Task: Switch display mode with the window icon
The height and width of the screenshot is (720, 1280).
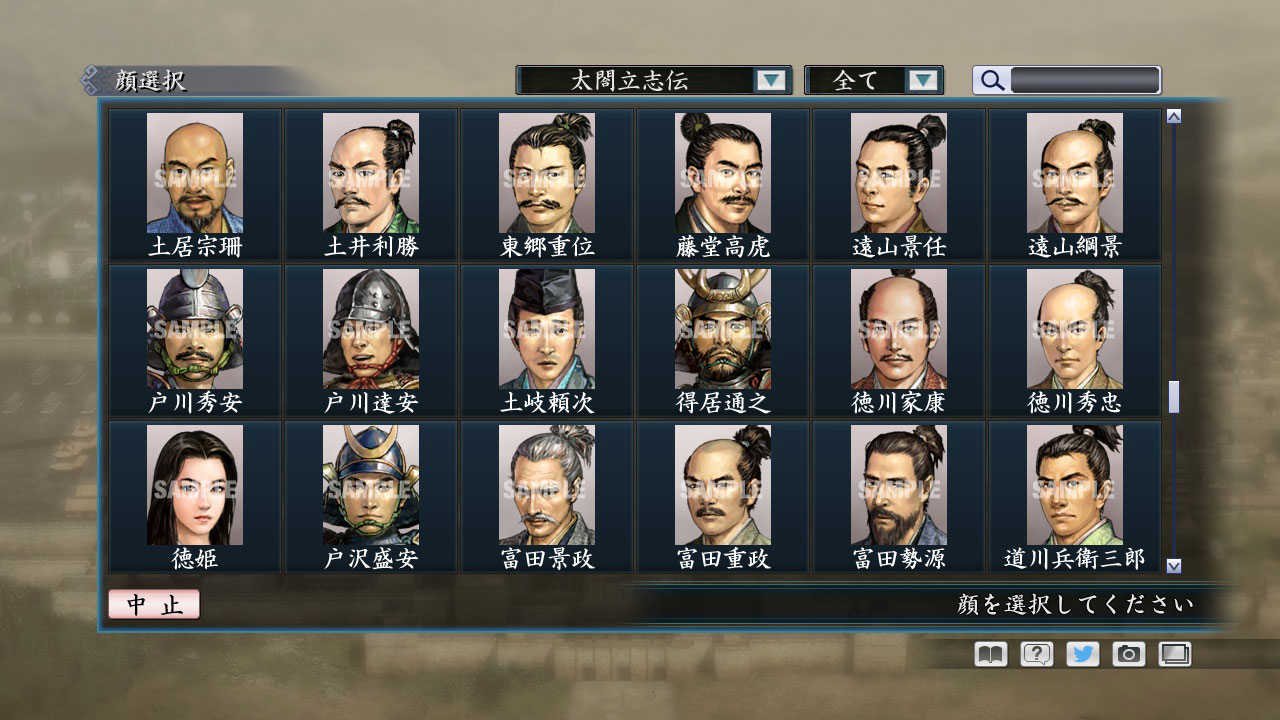Action: (1174, 653)
